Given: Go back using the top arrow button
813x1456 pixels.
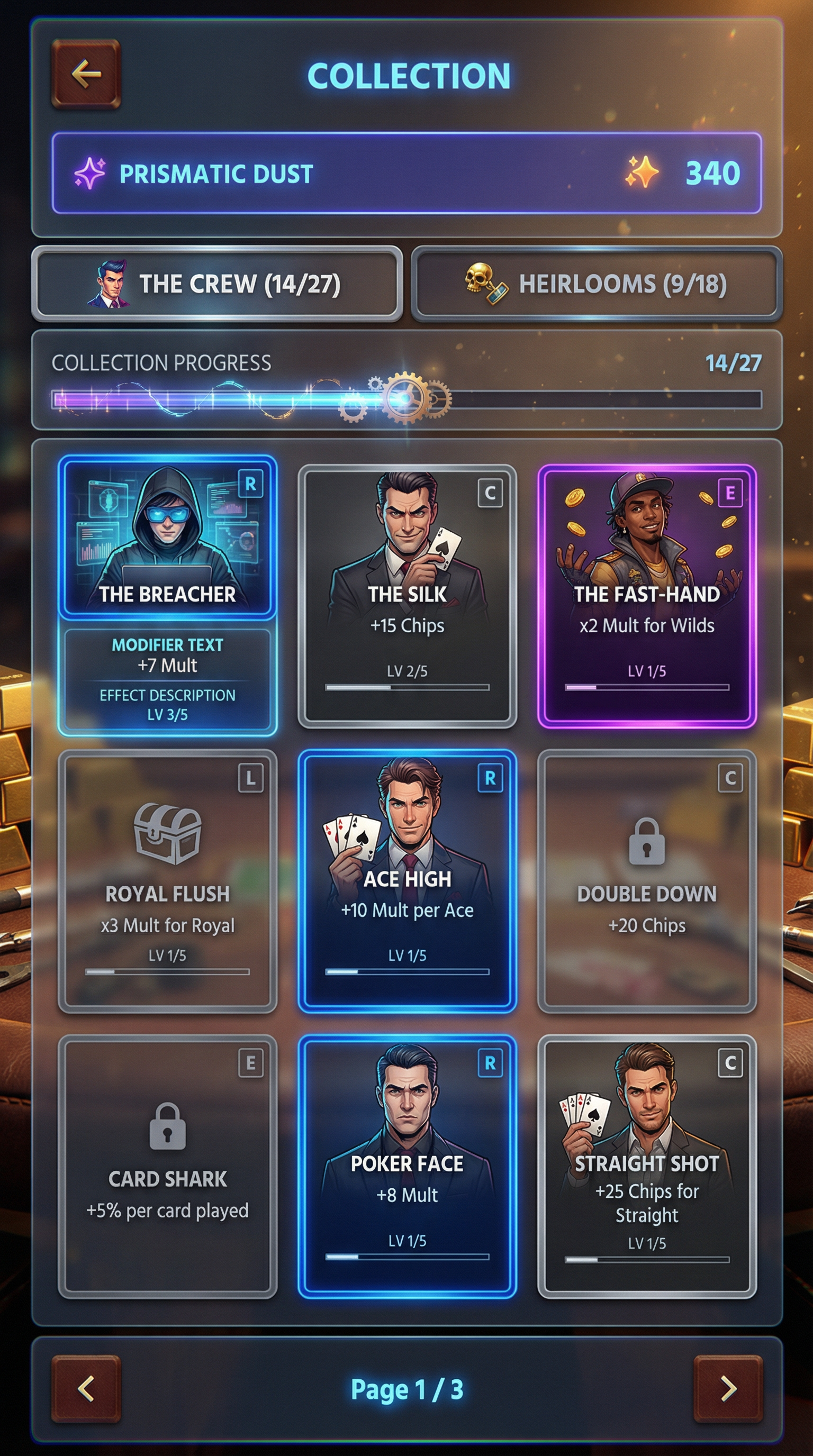Looking at the screenshot, I should click(x=86, y=74).
